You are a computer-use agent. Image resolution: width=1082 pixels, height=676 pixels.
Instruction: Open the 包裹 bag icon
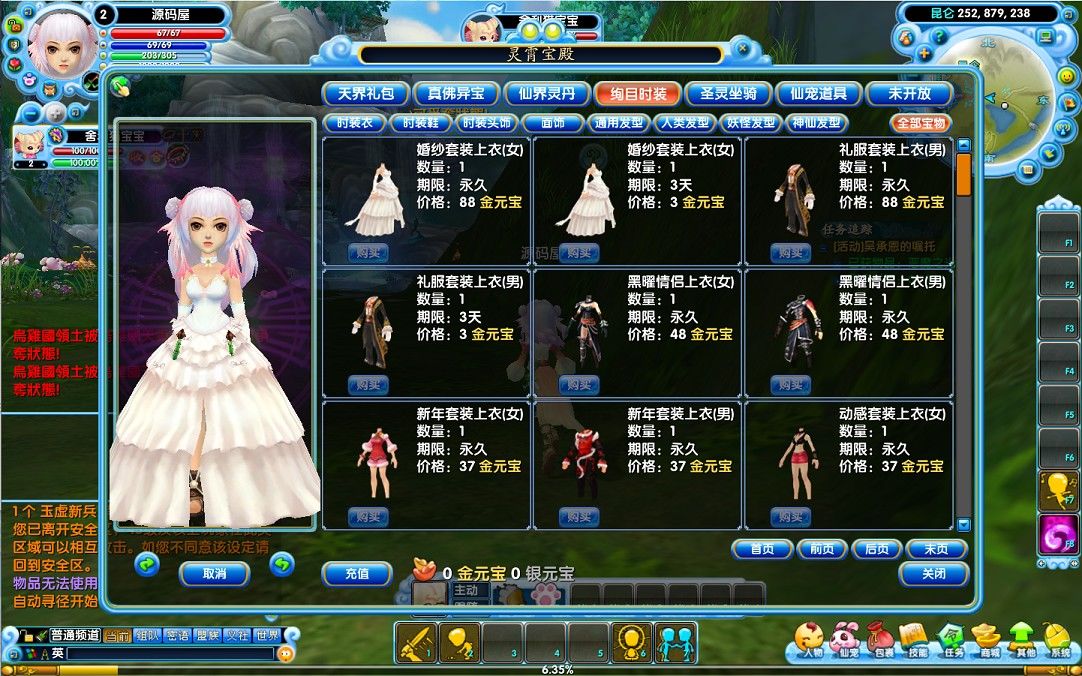884,639
